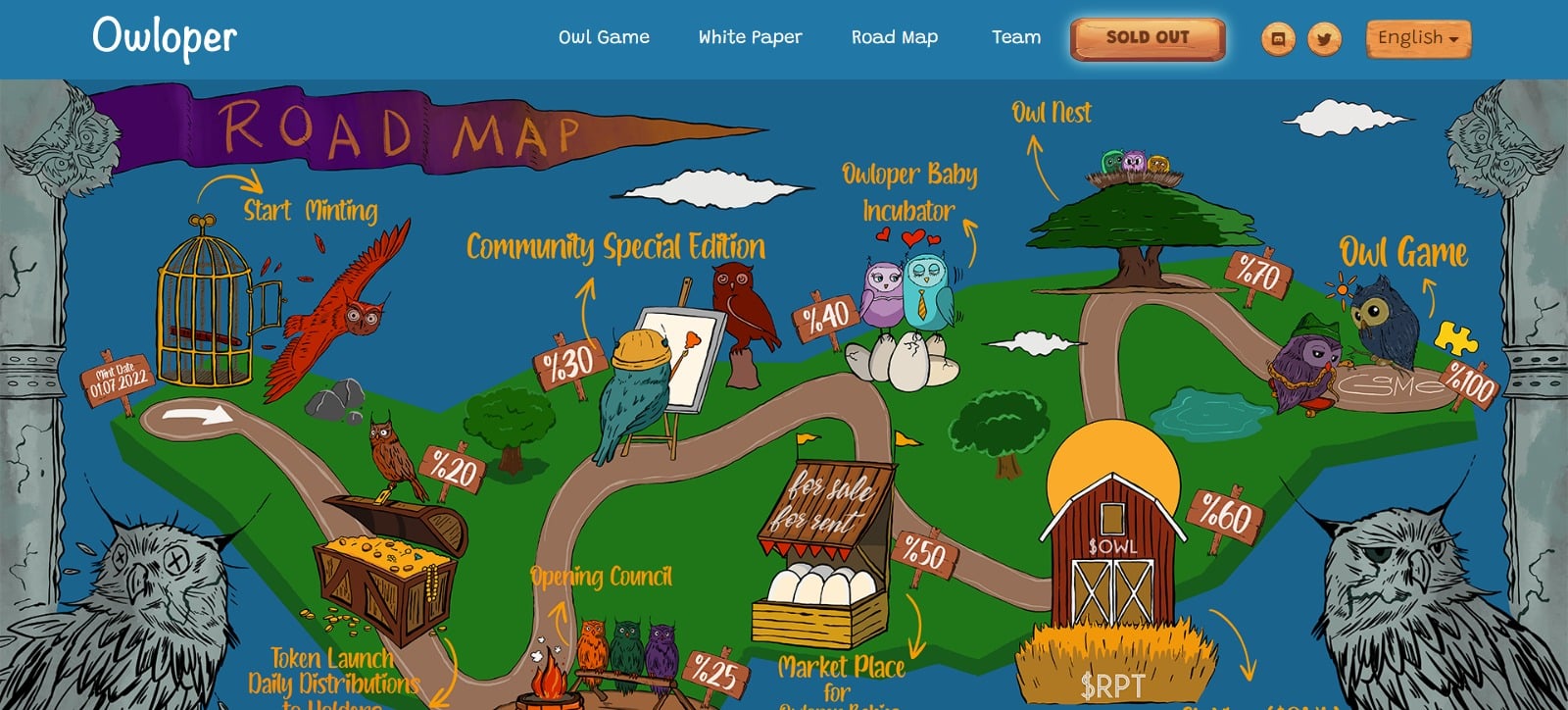
Task: Open the English language dropdown
Action: (x=1417, y=37)
